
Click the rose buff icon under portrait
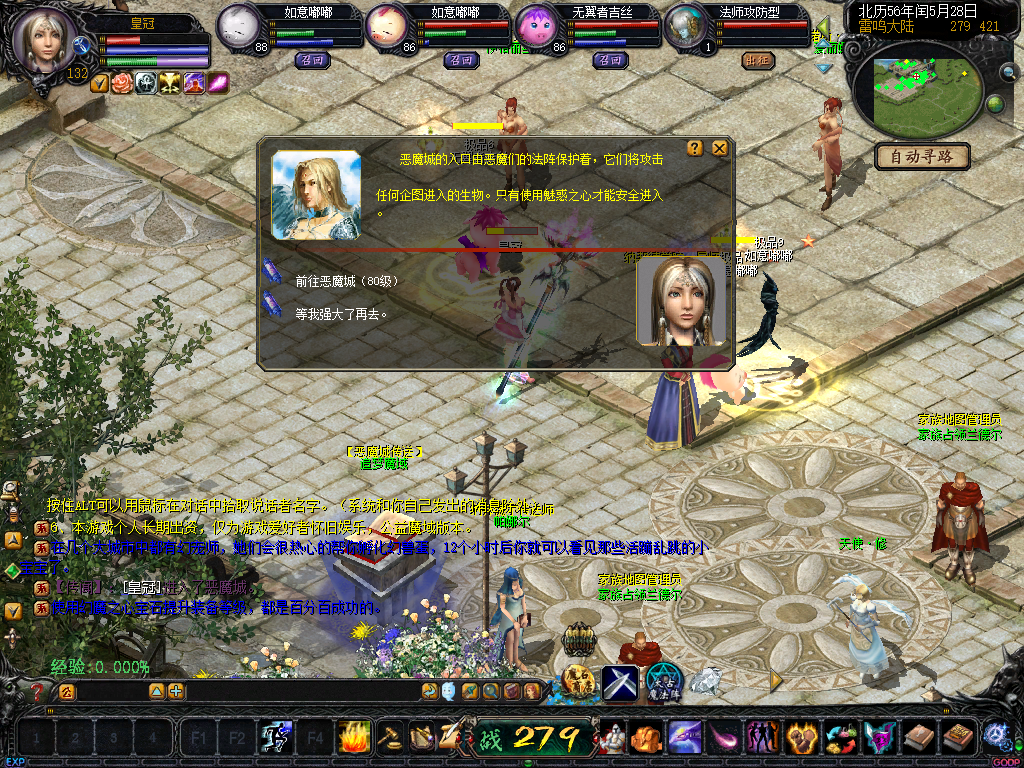pos(122,83)
